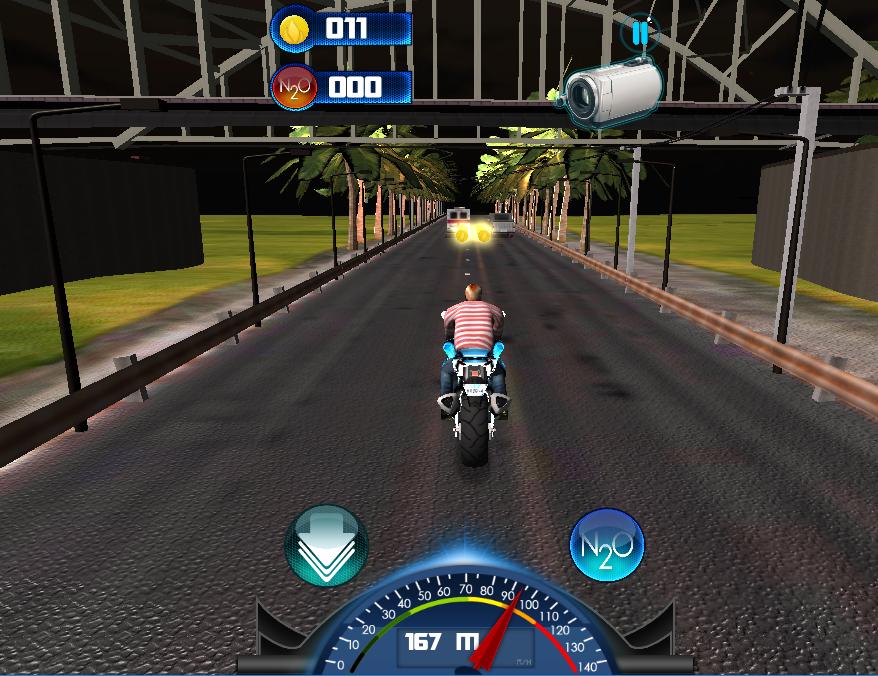Screen dimensions: 878x676
Task: Pause the game with the pause button
Action: pyautogui.click(x=638, y=33)
